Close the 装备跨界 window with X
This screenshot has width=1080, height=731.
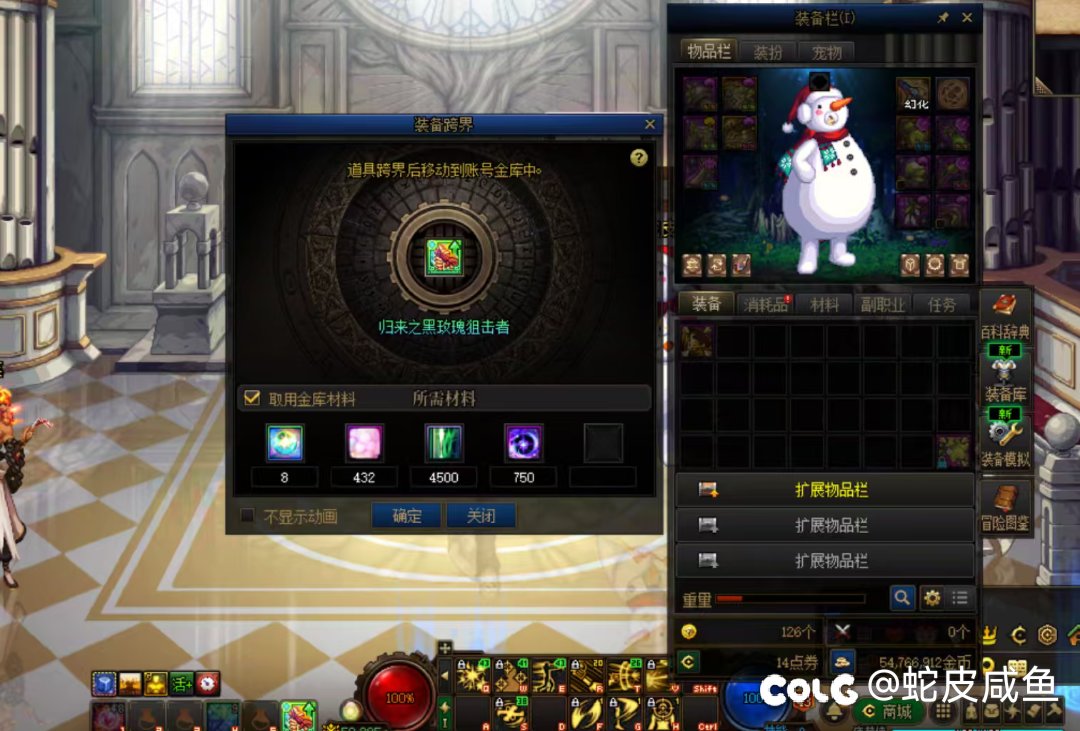pyautogui.click(x=650, y=124)
